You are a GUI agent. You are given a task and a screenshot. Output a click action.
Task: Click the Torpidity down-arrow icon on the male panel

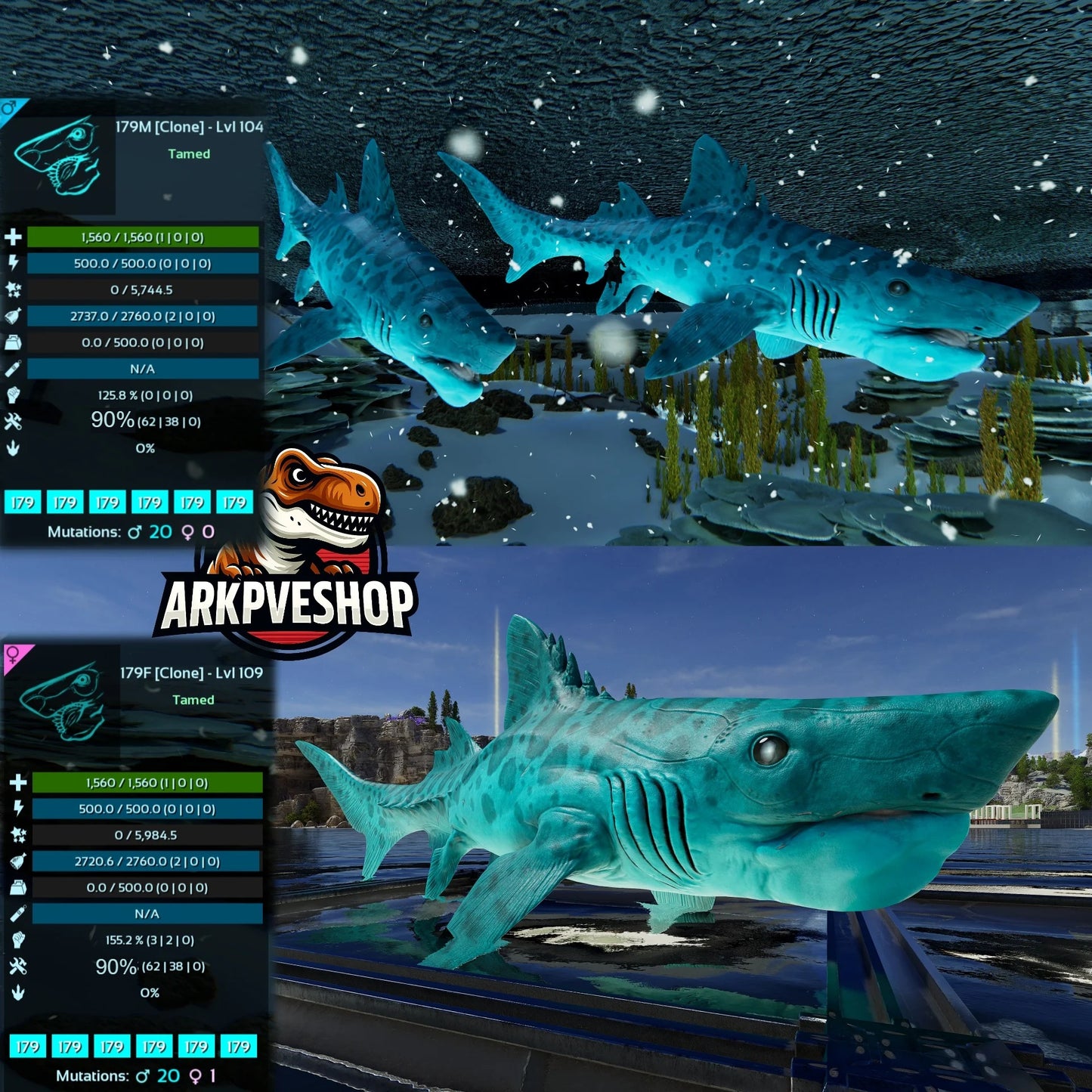(x=14, y=447)
